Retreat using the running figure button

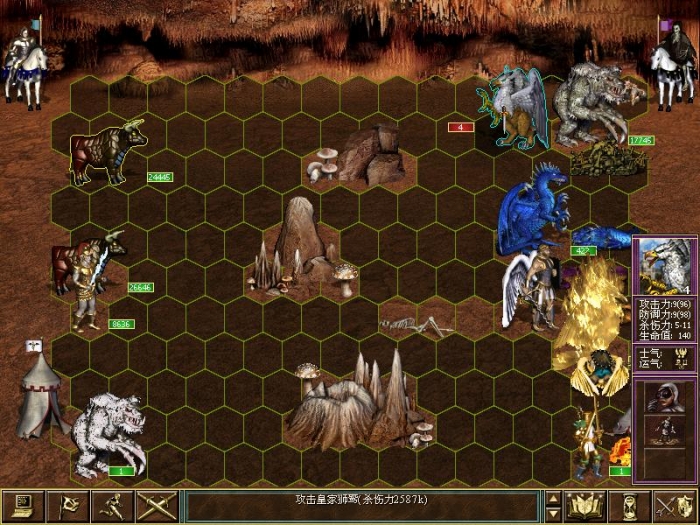111,505
